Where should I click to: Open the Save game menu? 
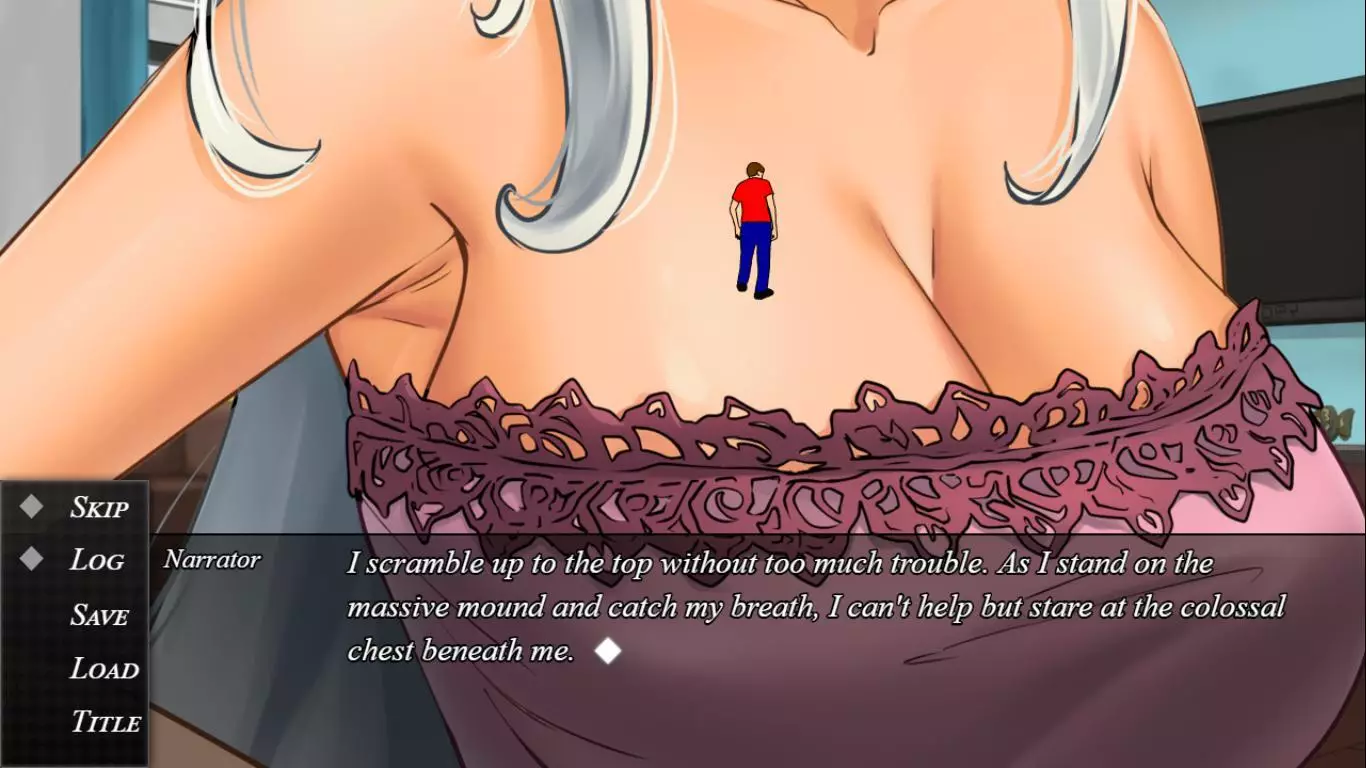(99, 616)
